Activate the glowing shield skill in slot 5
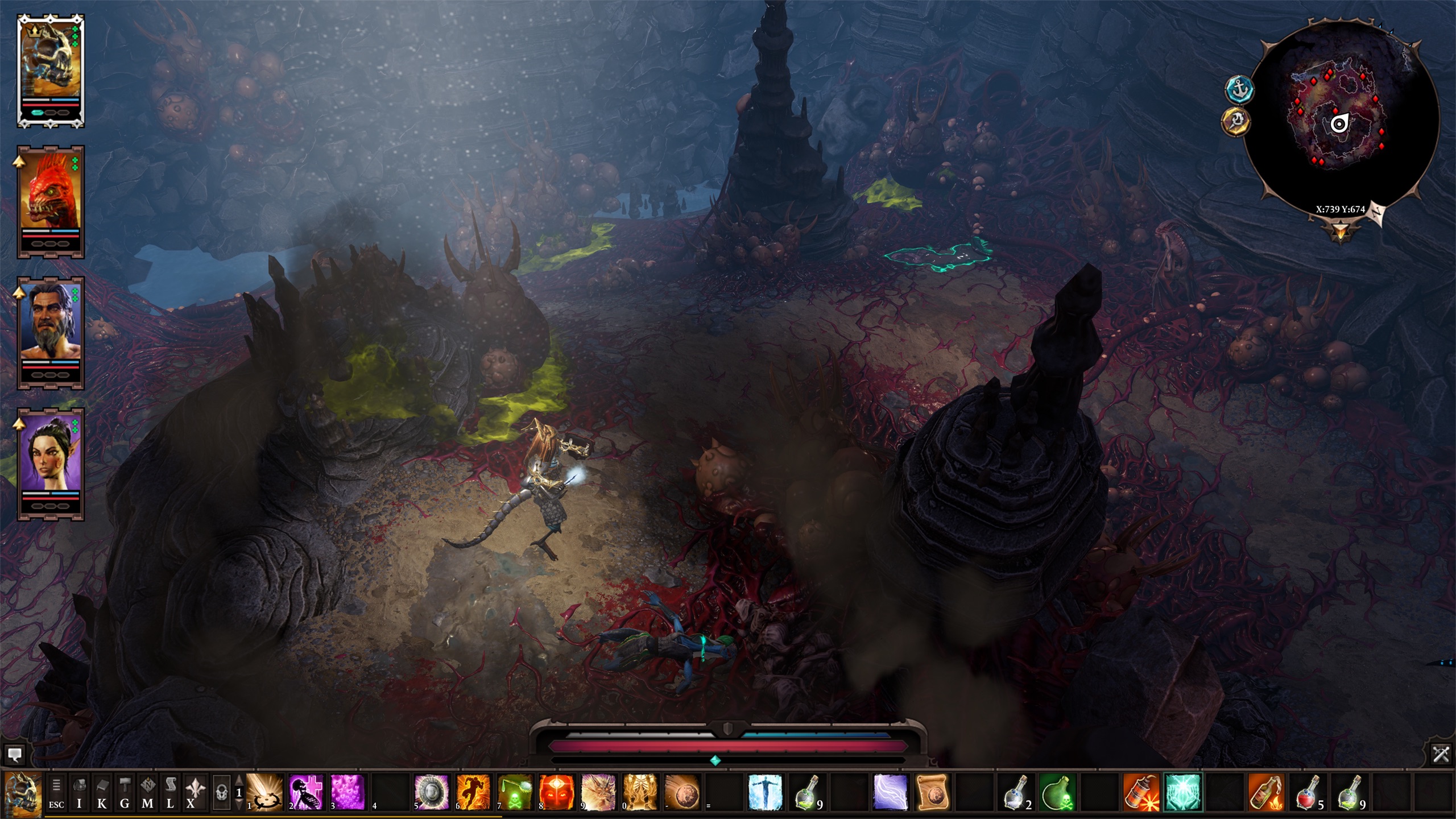The image size is (1456, 819). pyautogui.click(x=431, y=792)
